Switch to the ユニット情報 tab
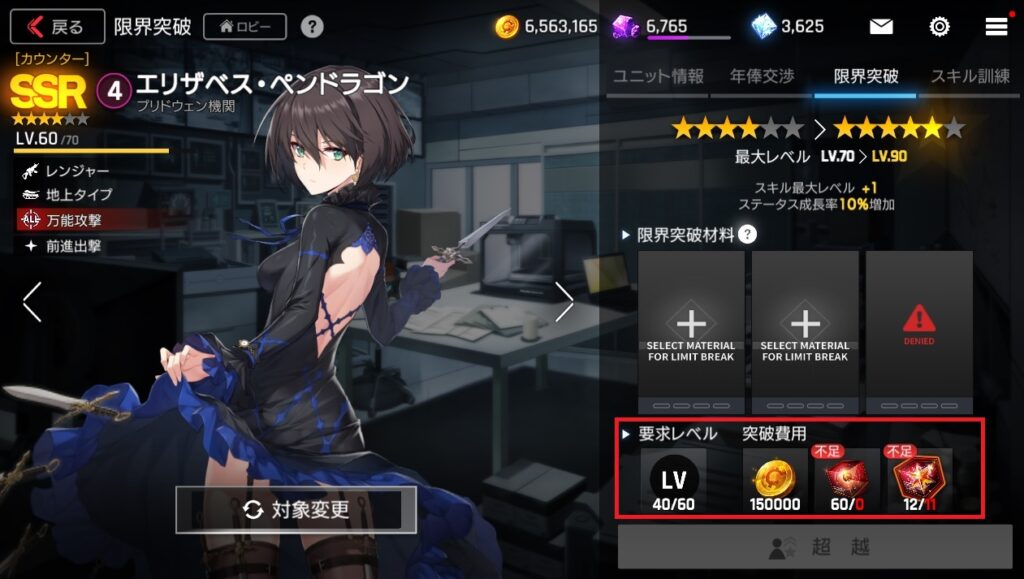Image resolution: width=1024 pixels, height=579 pixels. [x=658, y=76]
